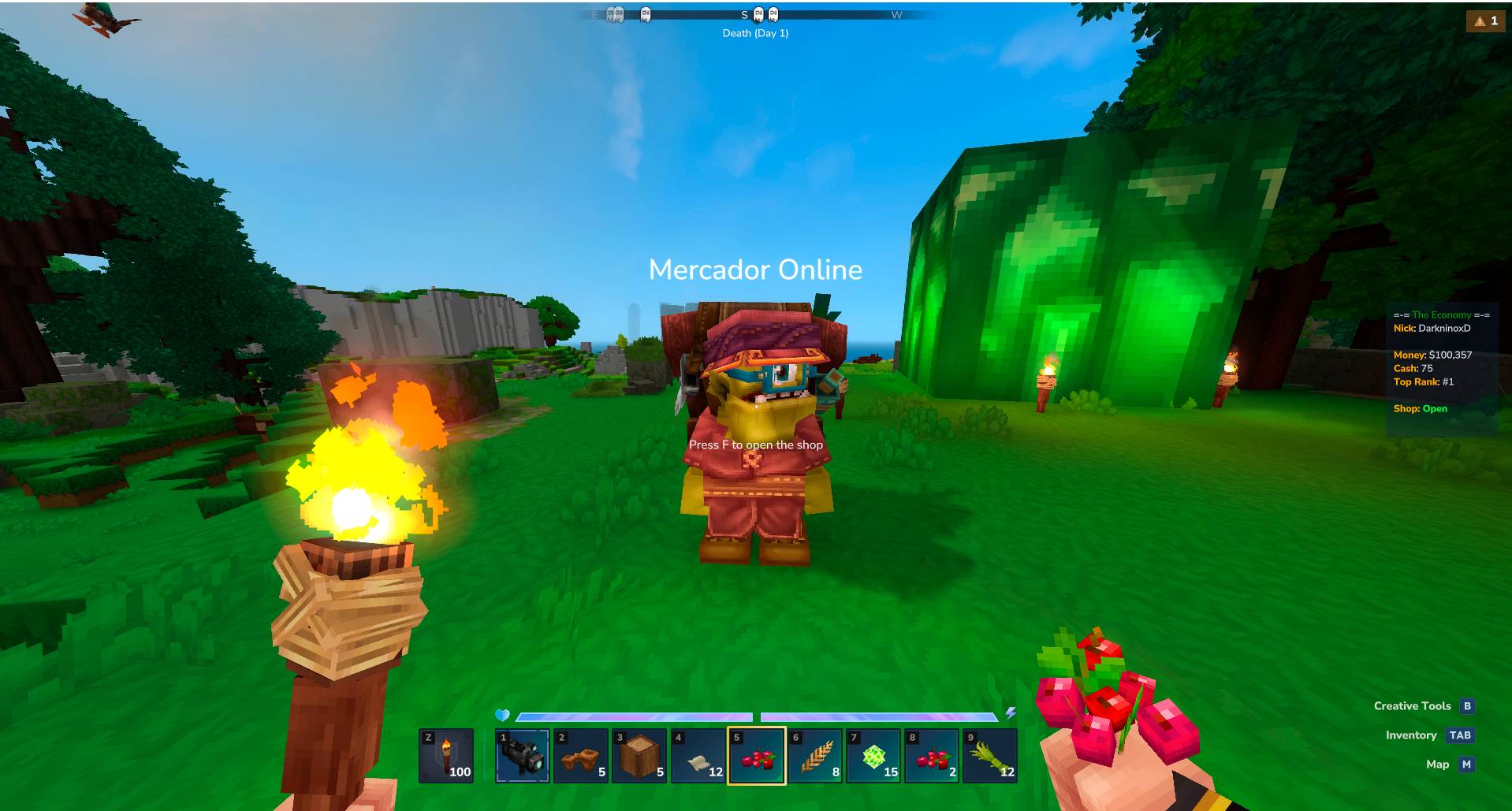Select the torch slot with 100 count
1512x811 pixels.
[446, 756]
